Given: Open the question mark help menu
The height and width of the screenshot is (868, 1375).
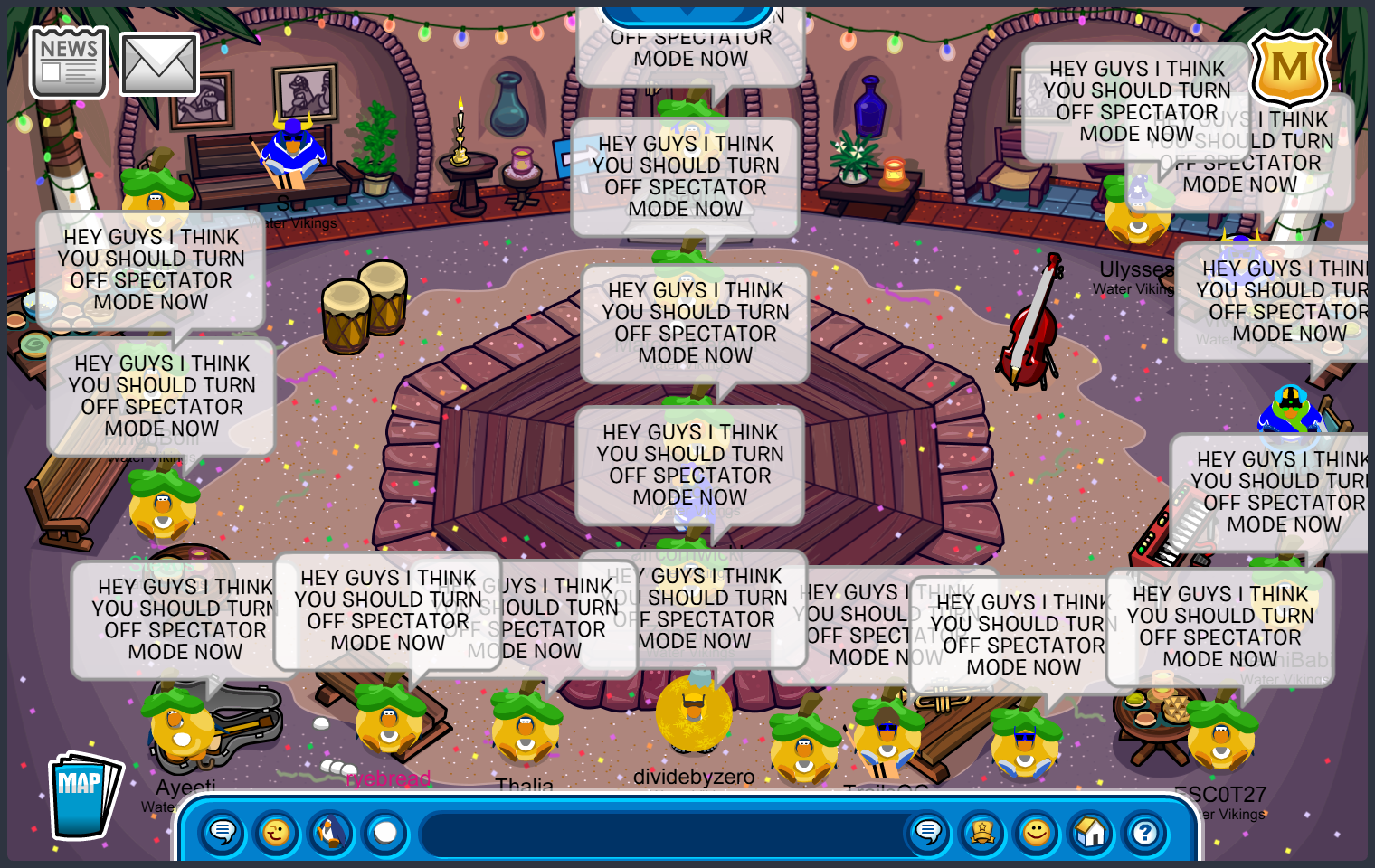Looking at the screenshot, I should click(1145, 832).
